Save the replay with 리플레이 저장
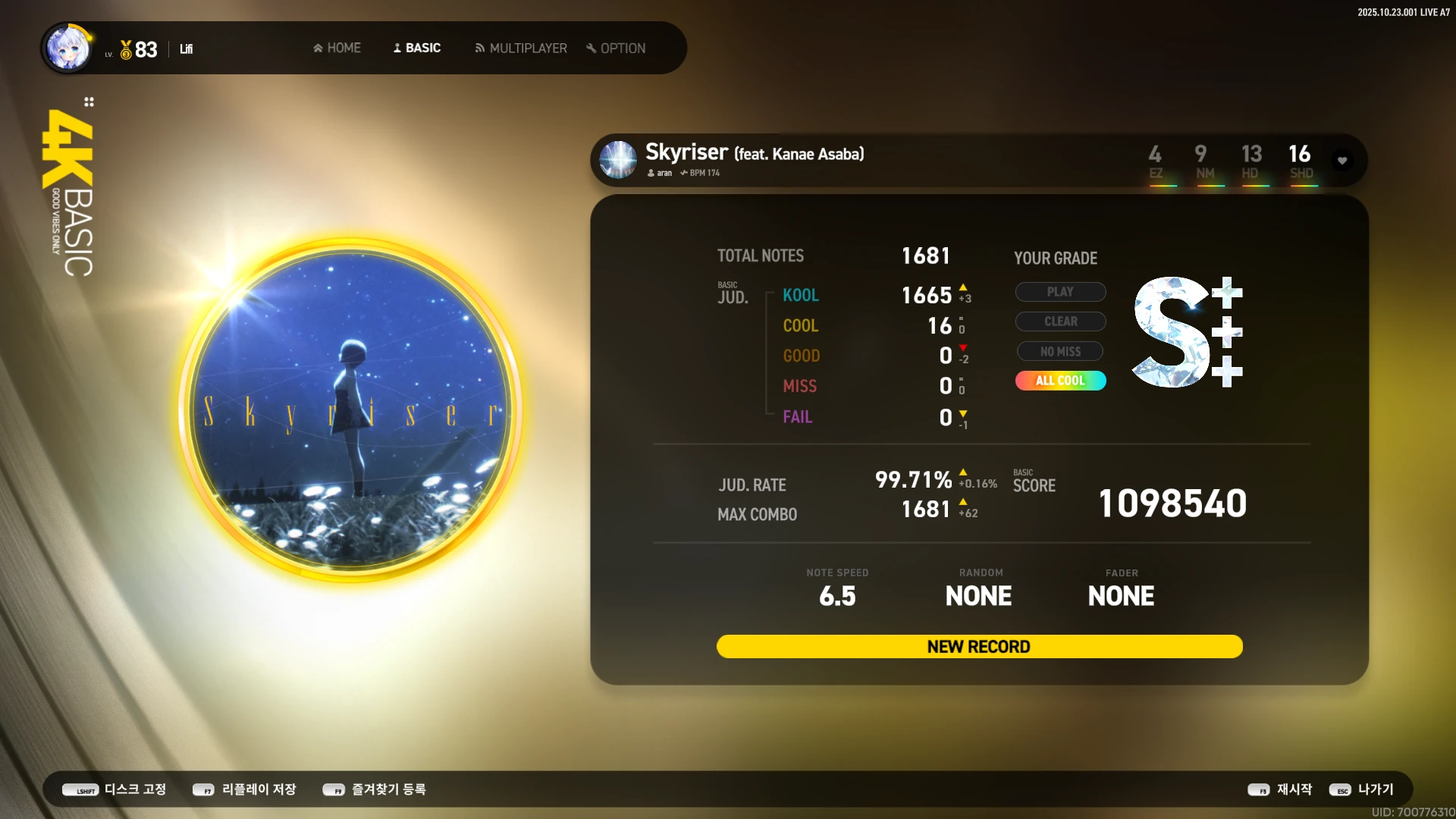Image resolution: width=1456 pixels, height=819 pixels. point(244,789)
